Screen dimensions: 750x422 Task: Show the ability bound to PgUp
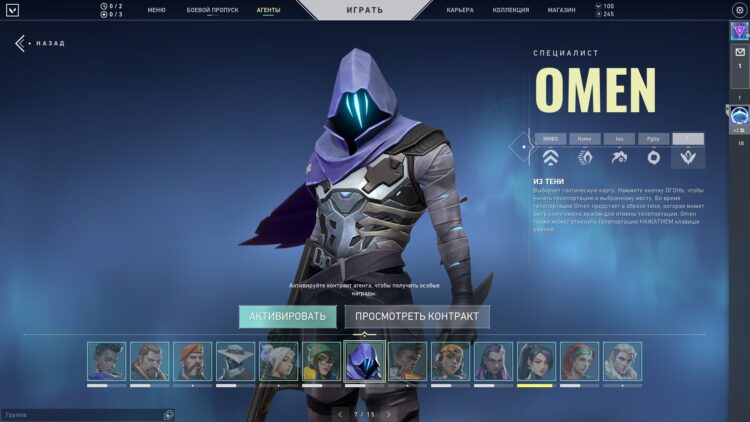pyautogui.click(x=653, y=139)
